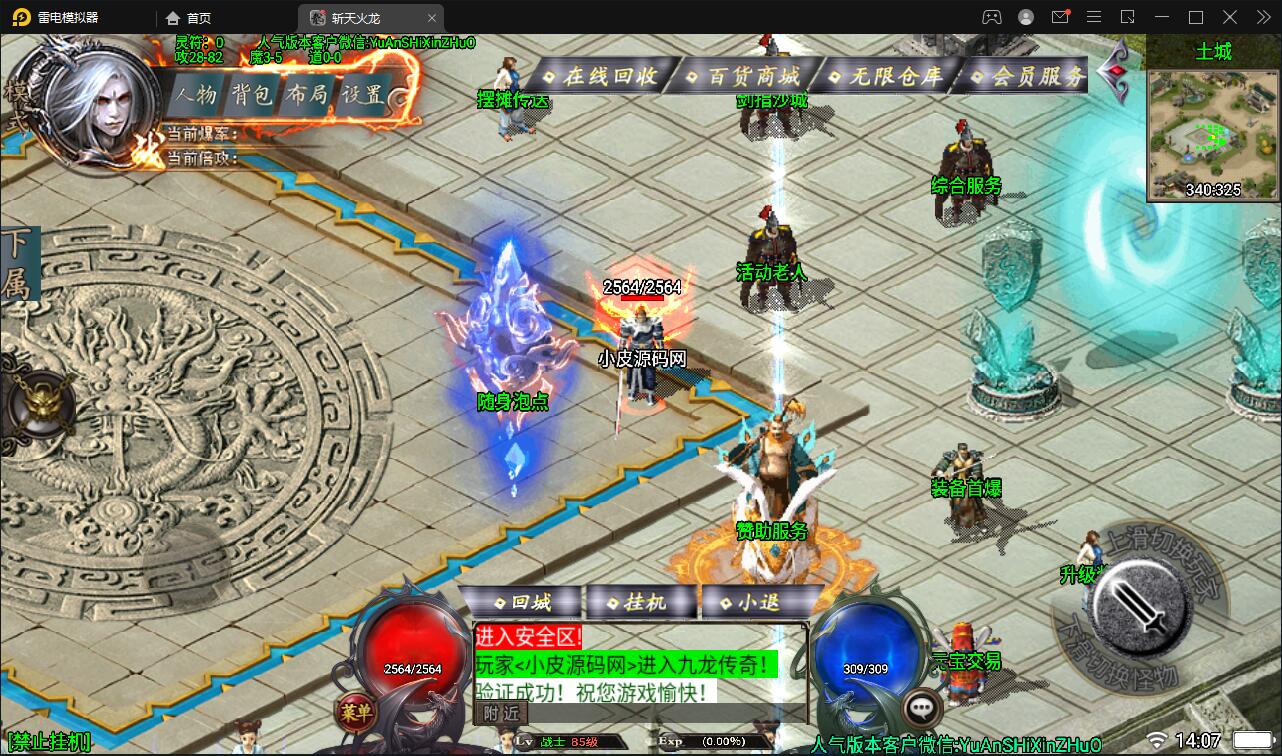Open the 下属 side tab
Screen dimensions: 1282x756
coord(17,264)
